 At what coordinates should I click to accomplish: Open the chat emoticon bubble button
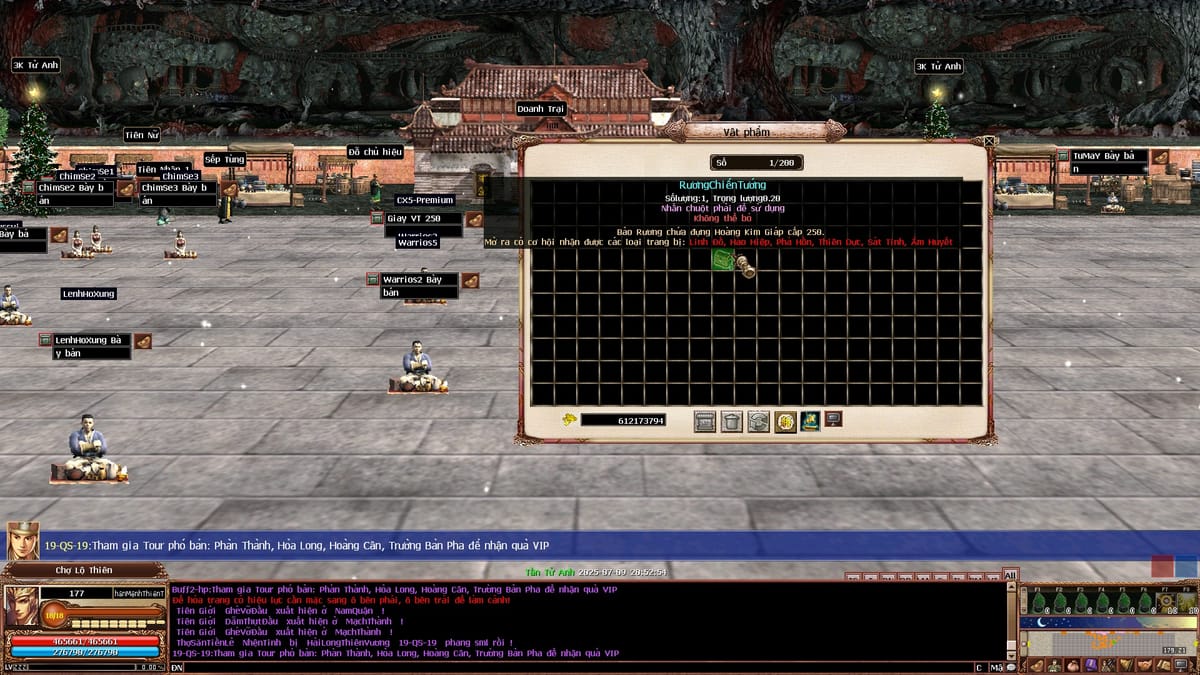pos(1010,667)
